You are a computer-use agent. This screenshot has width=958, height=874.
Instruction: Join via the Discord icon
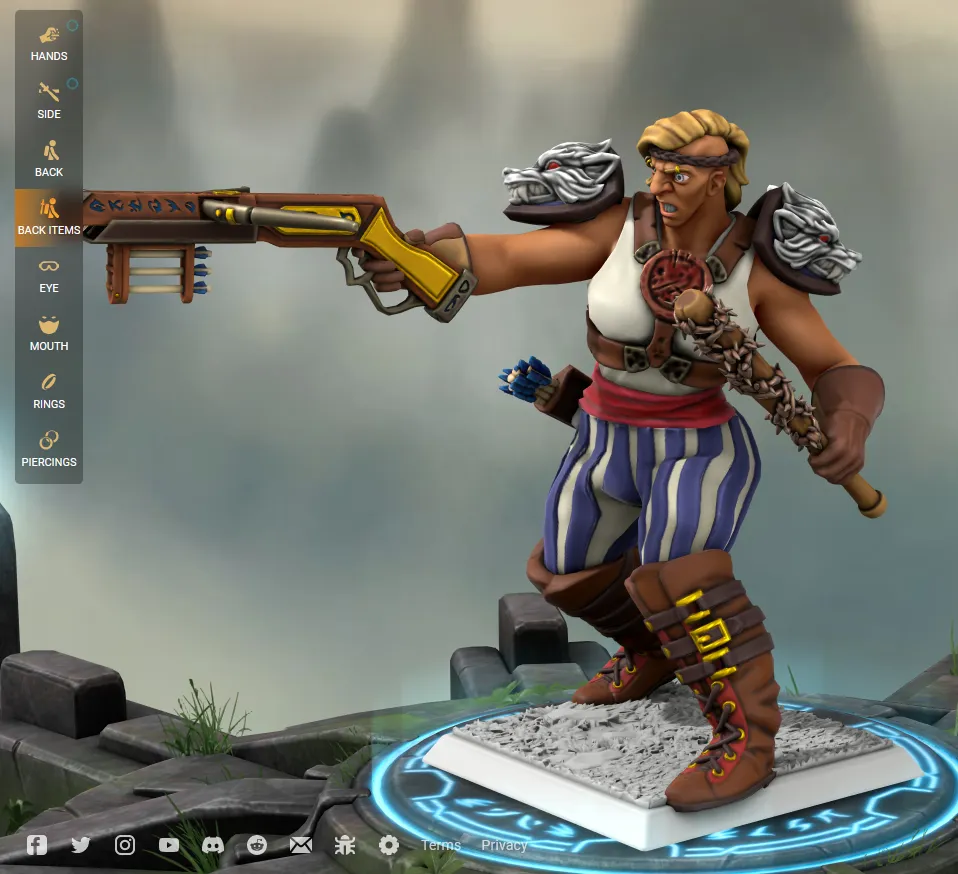point(213,845)
